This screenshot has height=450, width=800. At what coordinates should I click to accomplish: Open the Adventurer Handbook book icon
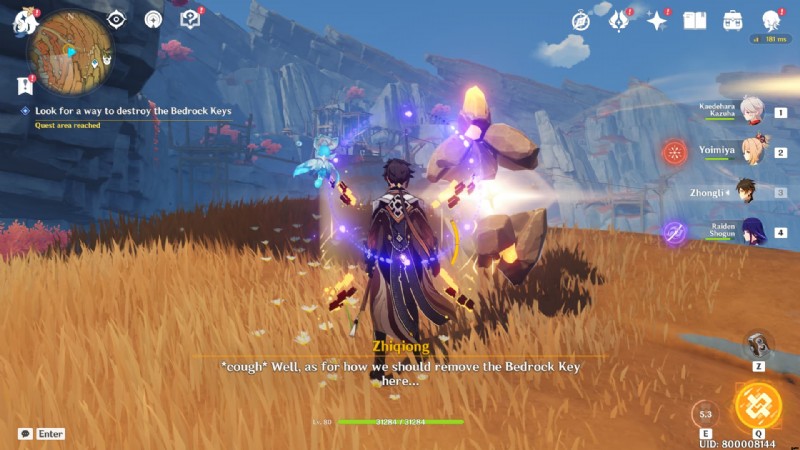click(x=695, y=20)
